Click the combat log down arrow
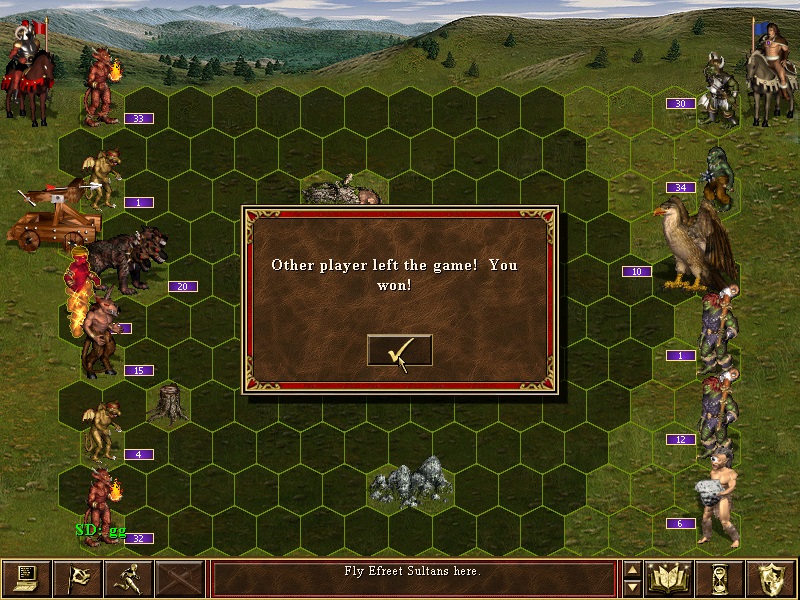This screenshot has height=600, width=800. click(631, 587)
